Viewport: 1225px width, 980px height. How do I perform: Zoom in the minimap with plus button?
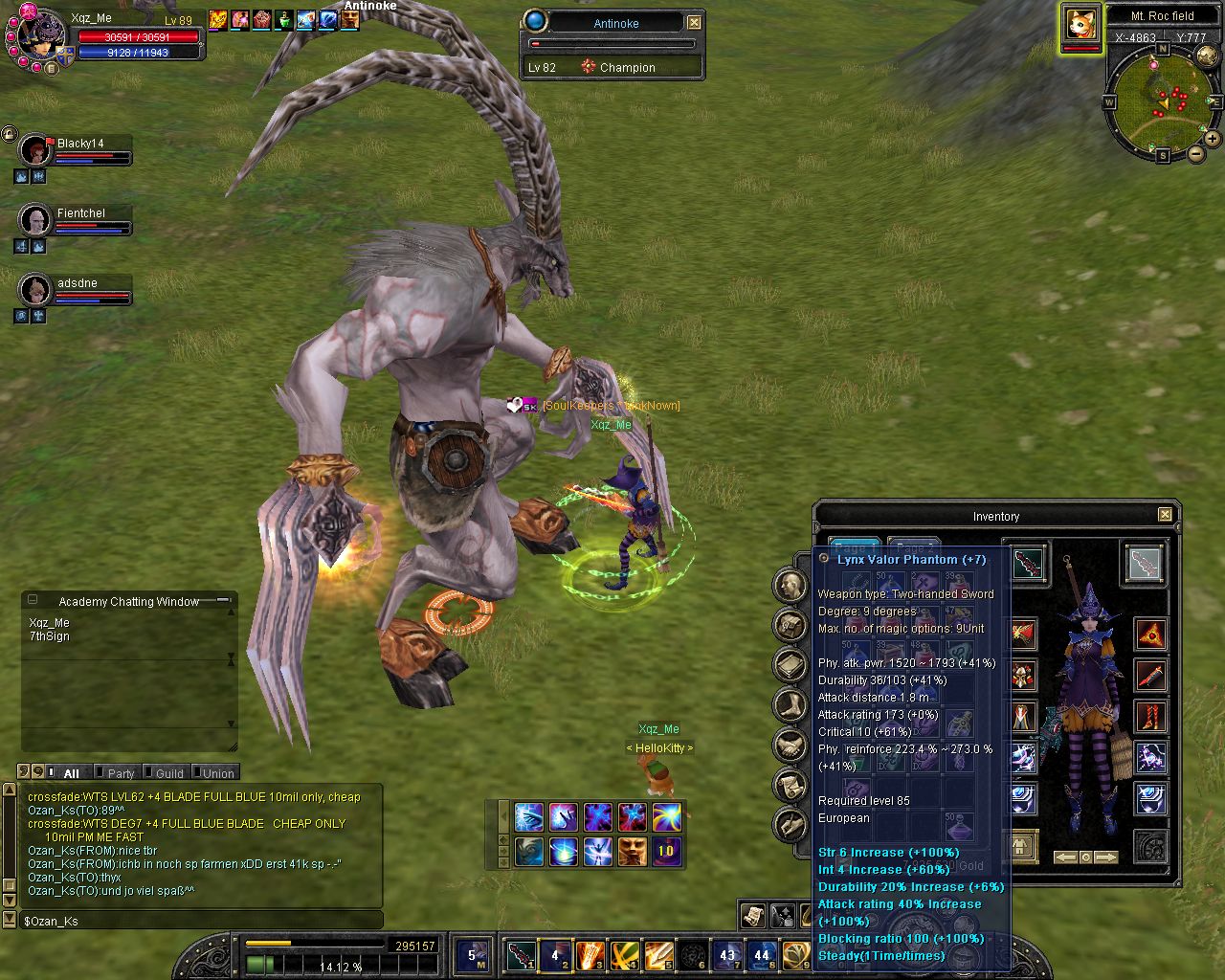click(x=1212, y=139)
